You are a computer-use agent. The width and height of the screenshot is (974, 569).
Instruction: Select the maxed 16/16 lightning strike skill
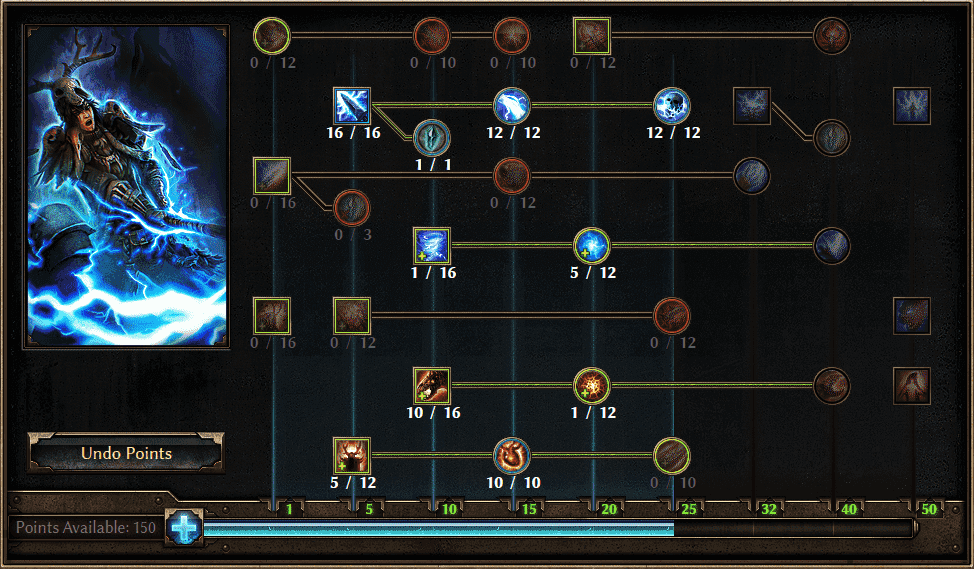pos(352,106)
